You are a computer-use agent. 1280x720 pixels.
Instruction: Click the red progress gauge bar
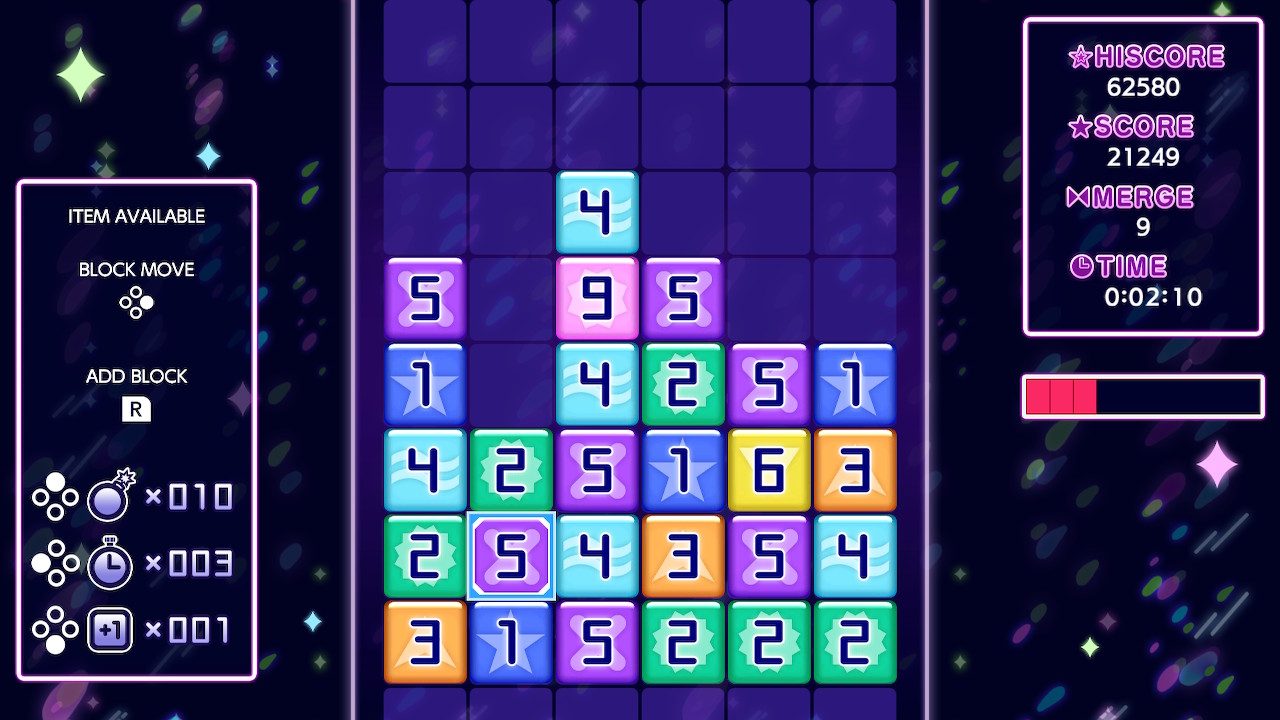coord(1060,396)
